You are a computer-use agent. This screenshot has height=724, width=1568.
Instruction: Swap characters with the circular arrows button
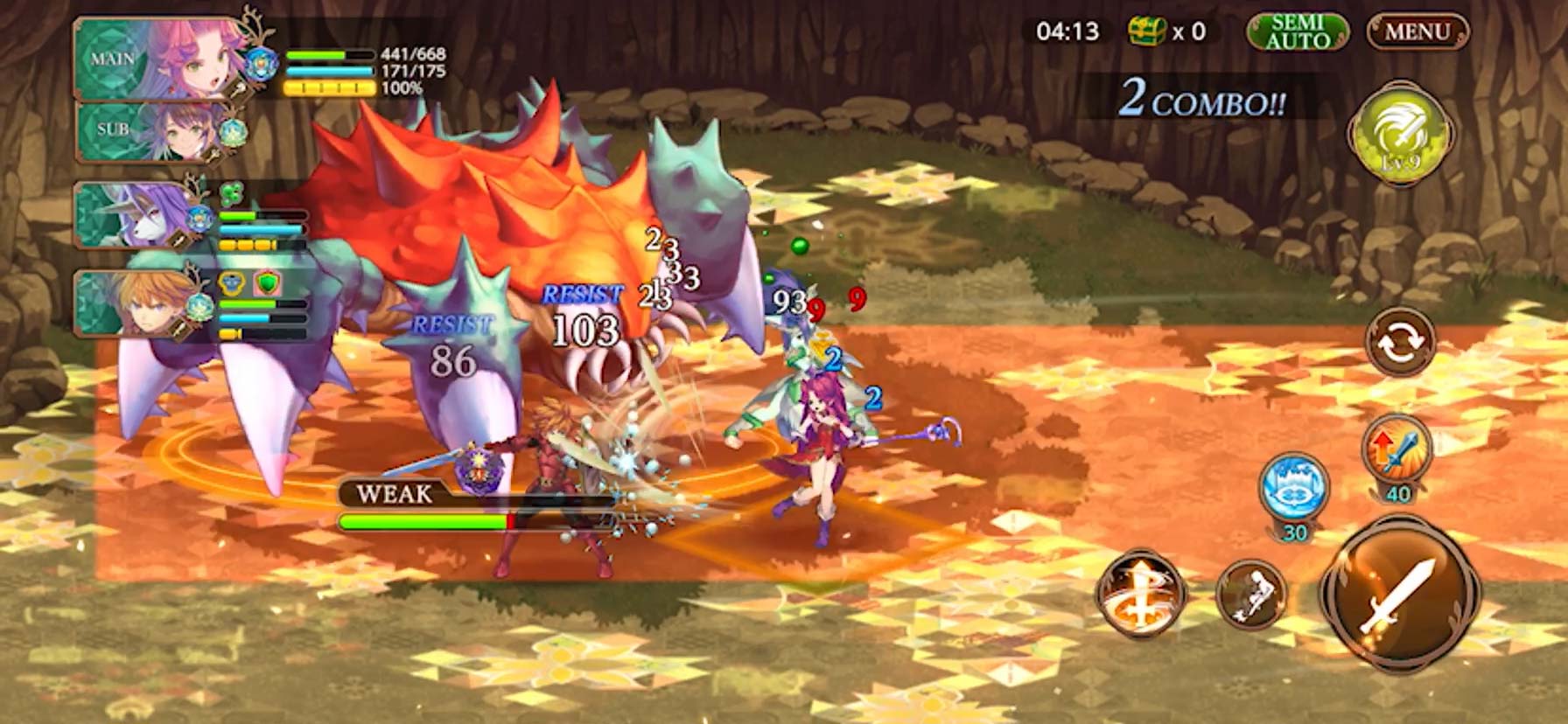1400,341
